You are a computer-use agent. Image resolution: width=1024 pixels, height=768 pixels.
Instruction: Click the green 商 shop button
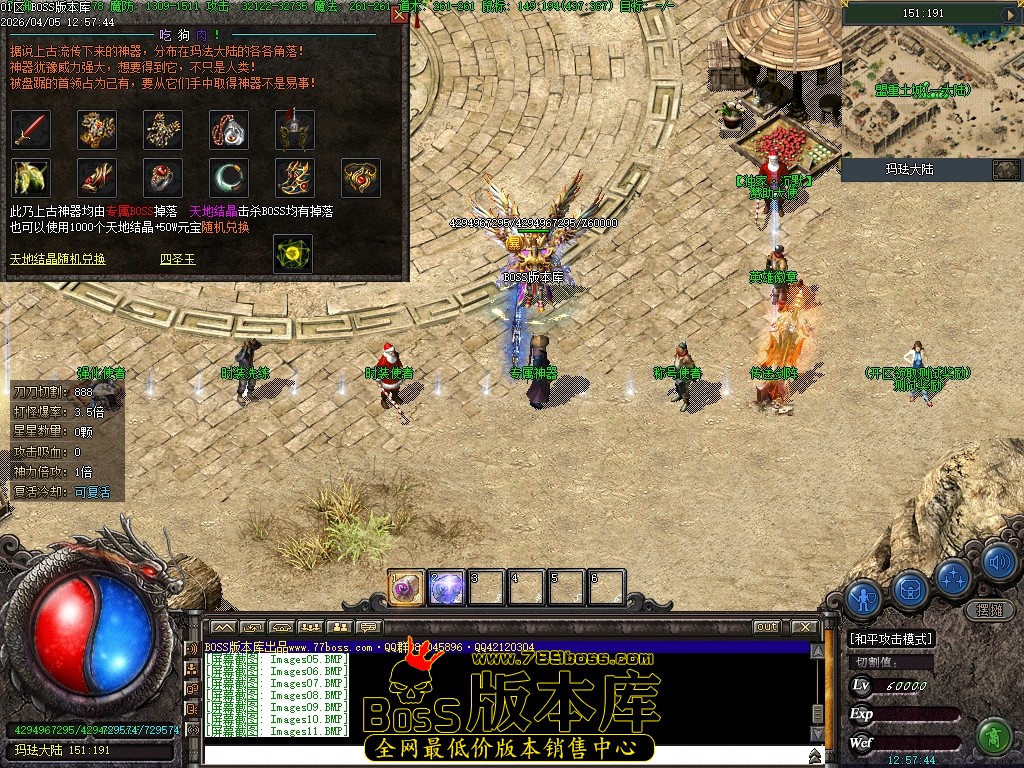point(993,737)
